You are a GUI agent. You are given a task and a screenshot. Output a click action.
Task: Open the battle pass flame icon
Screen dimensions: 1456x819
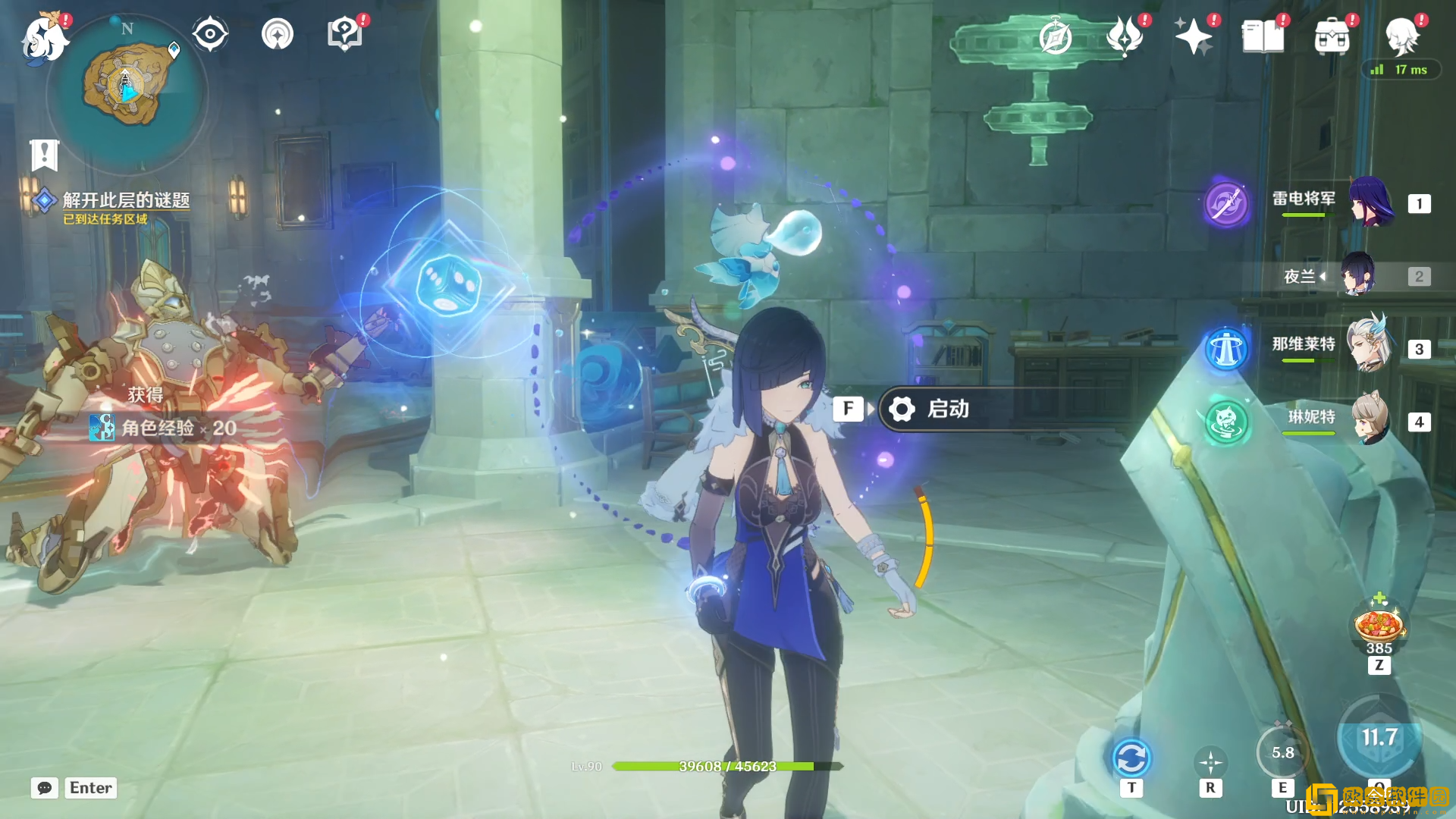pyautogui.click(x=1125, y=36)
